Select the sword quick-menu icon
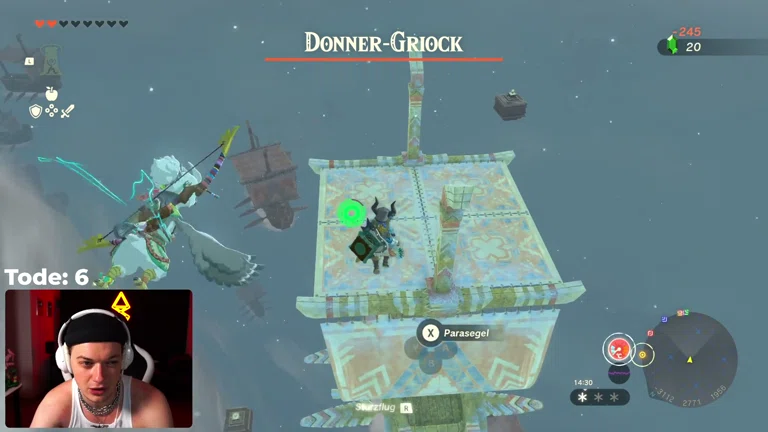 68,111
